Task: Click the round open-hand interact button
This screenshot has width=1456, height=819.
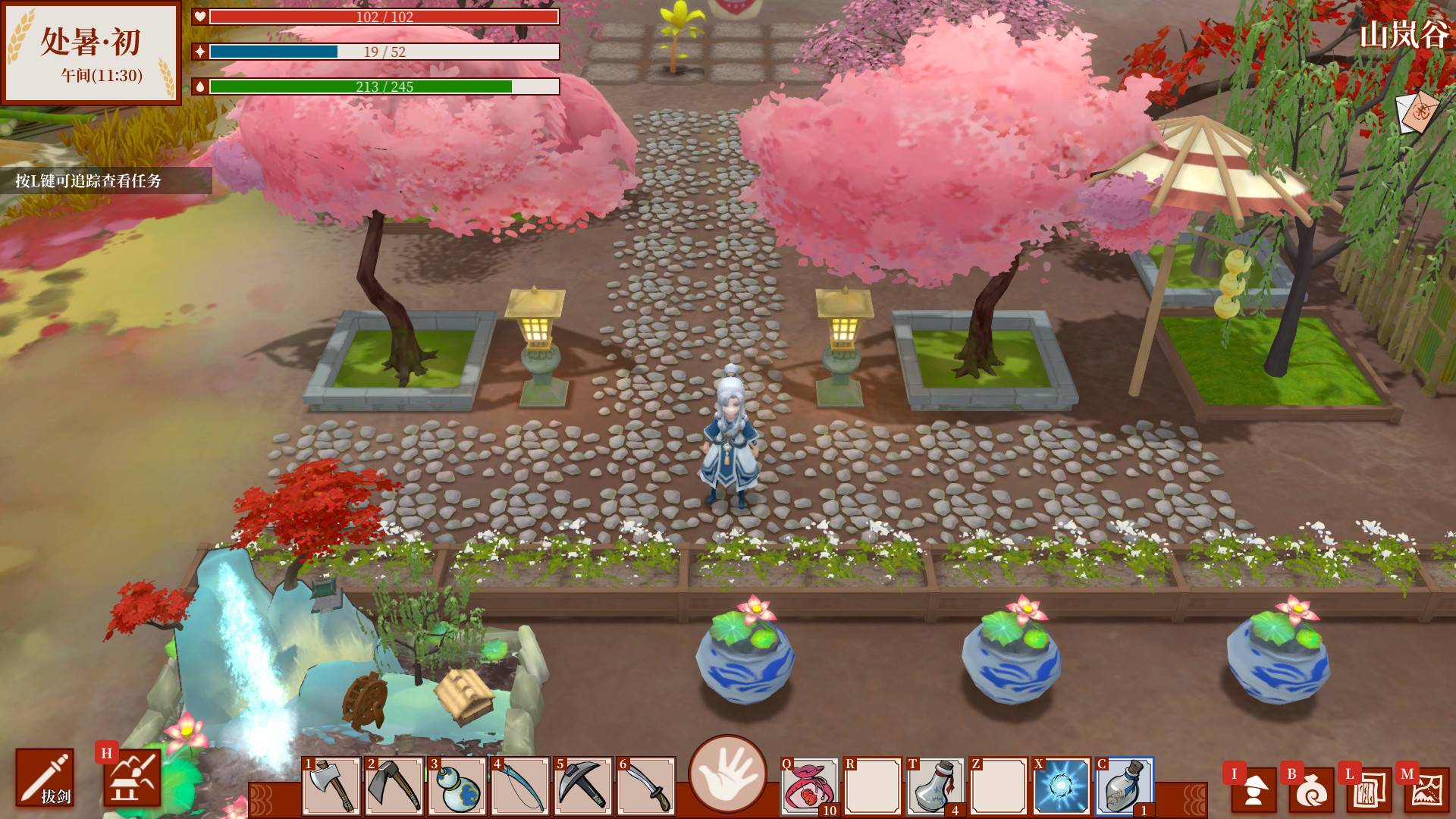Action: click(x=727, y=773)
